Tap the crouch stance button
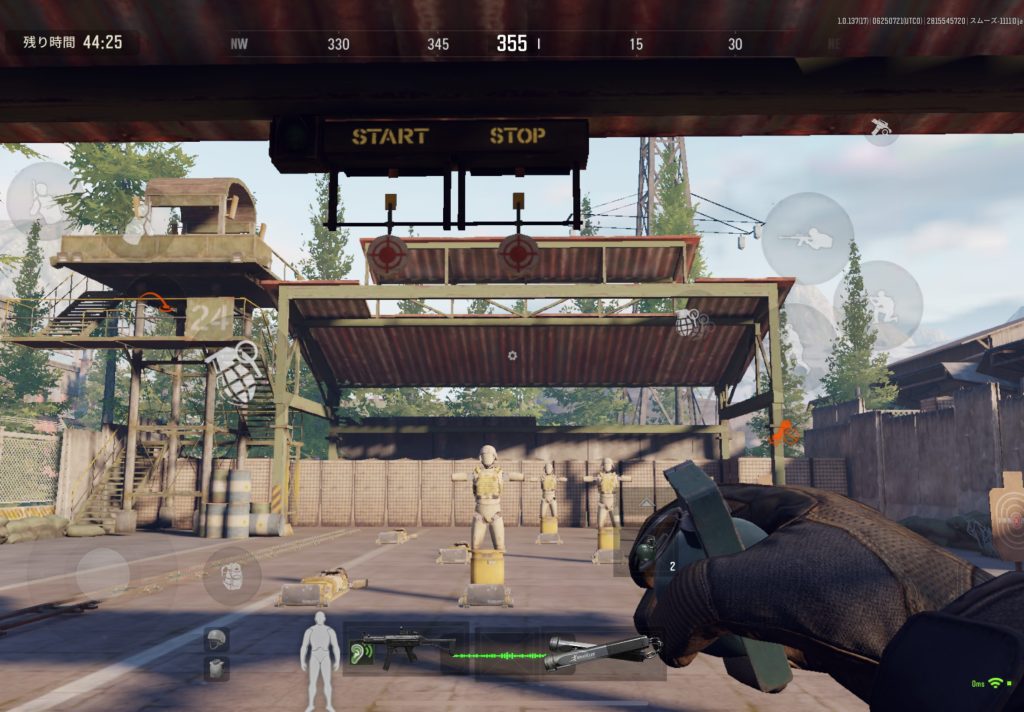Screen dimensions: 1024x712 point(877,305)
